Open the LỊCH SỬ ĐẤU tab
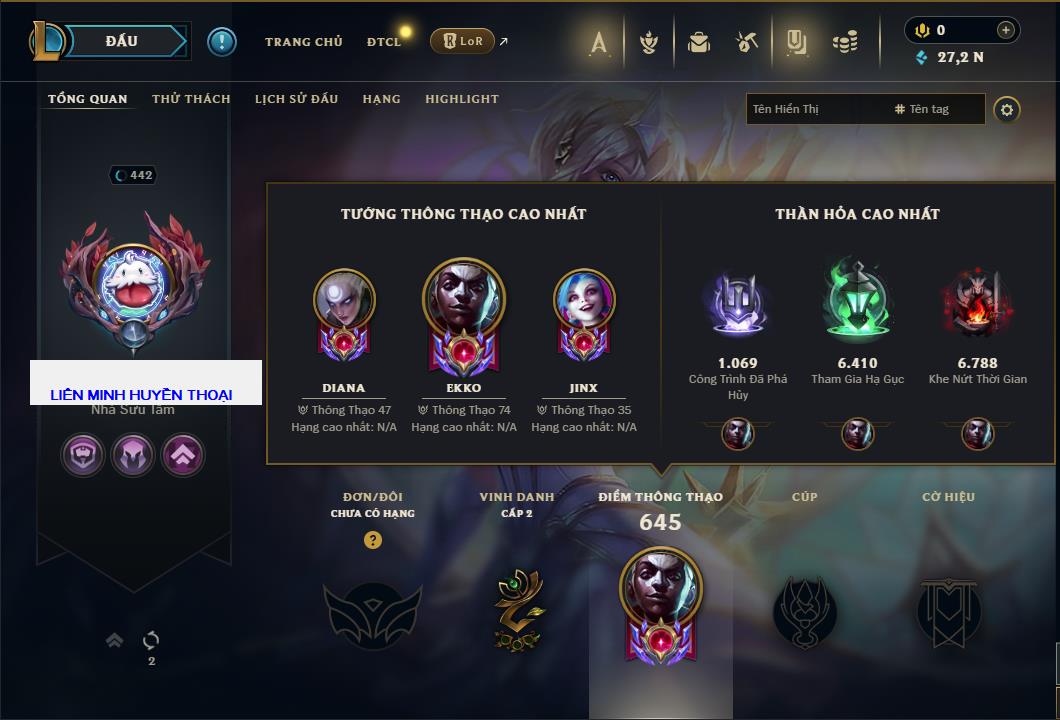Viewport: 1060px width, 720px height. [x=296, y=99]
